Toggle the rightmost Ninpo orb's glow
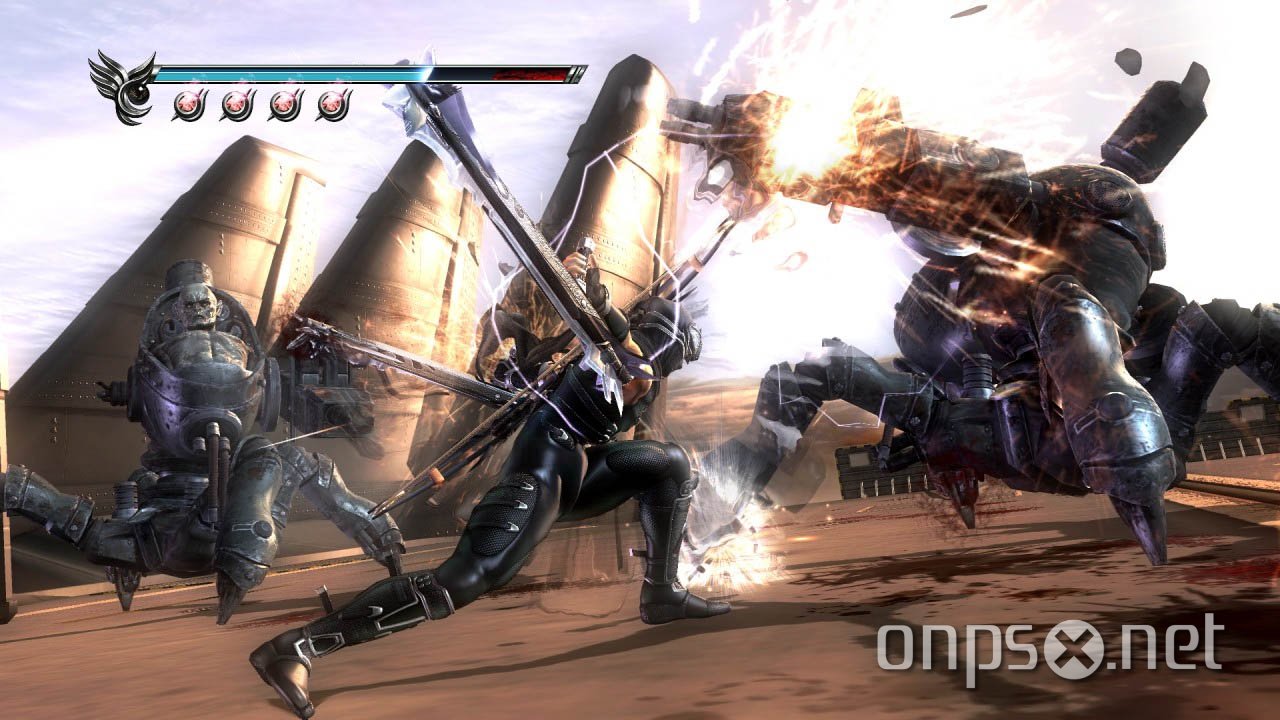The height and width of the screenshot is (720, 1280). (x=330, y=104)
